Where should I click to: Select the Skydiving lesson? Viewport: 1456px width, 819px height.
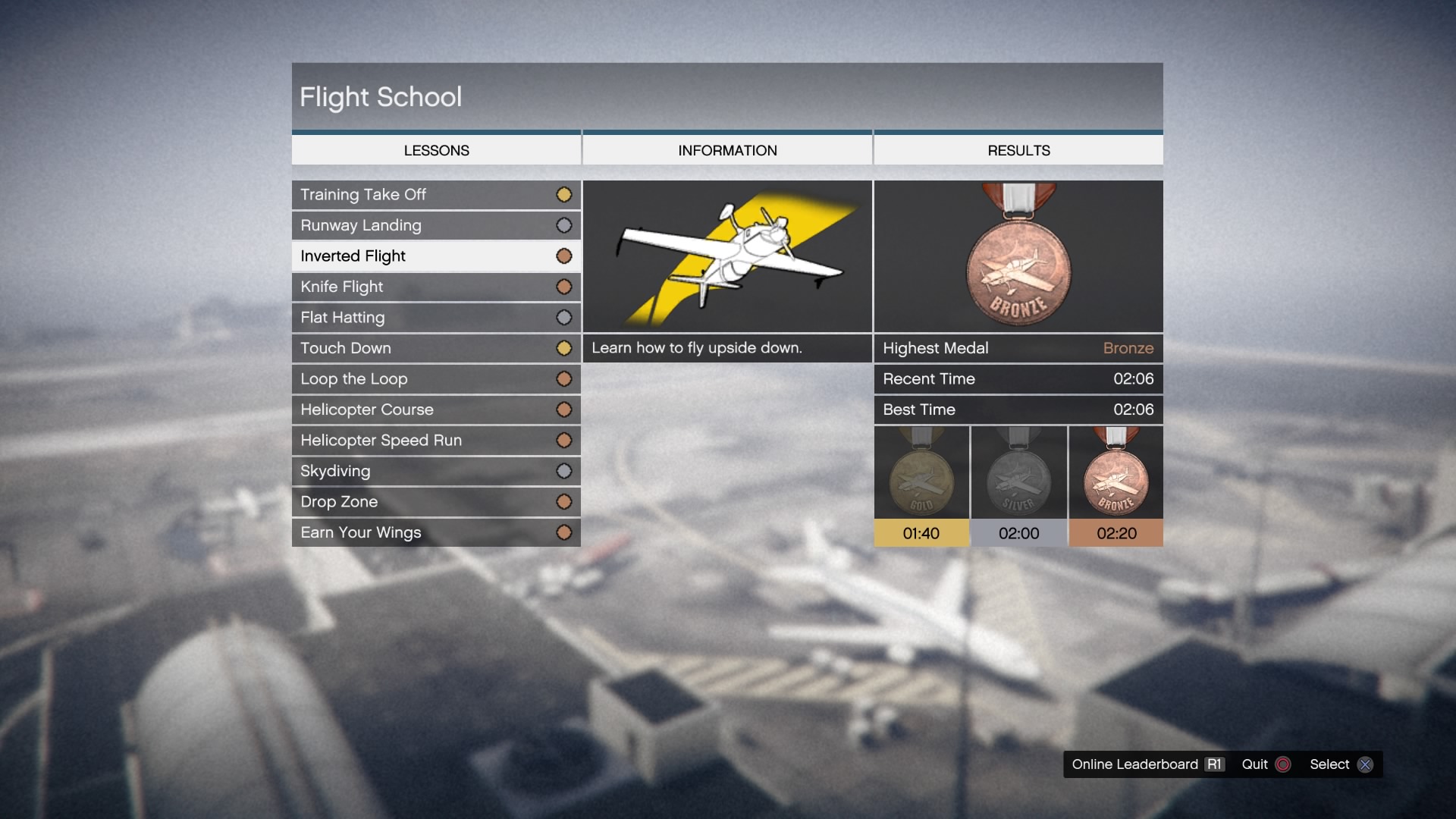436,471
